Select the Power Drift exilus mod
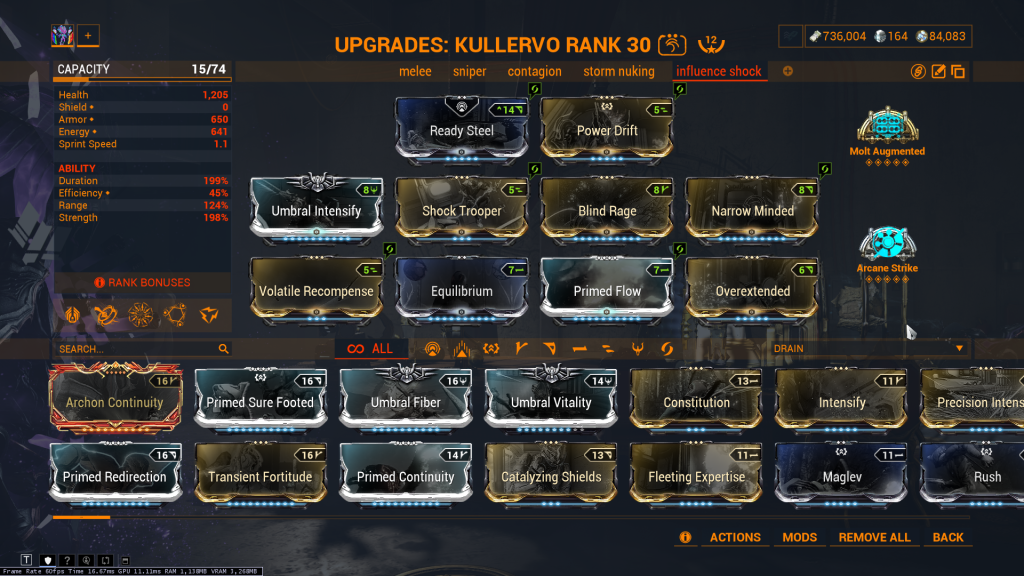Screen dimensions: 1024x576 pyautogui.click(x=607, y=129)
